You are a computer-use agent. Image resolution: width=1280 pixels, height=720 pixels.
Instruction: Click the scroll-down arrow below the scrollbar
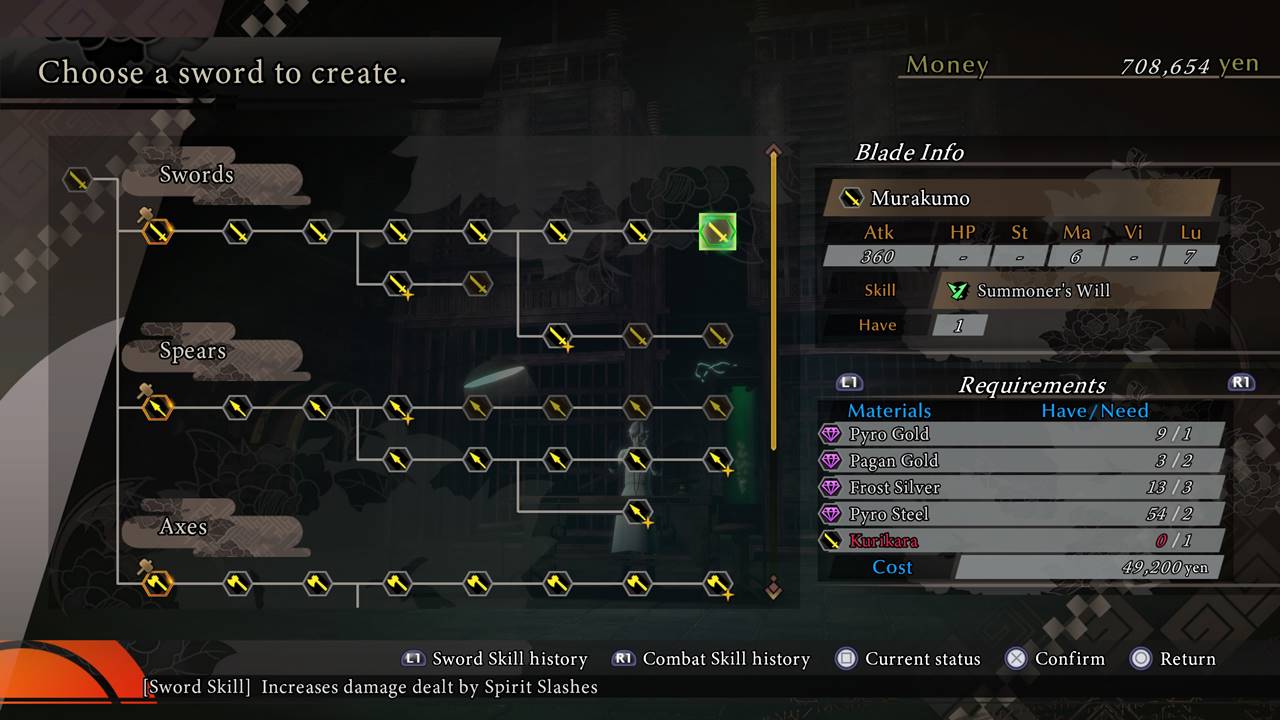tap(773, 588)
